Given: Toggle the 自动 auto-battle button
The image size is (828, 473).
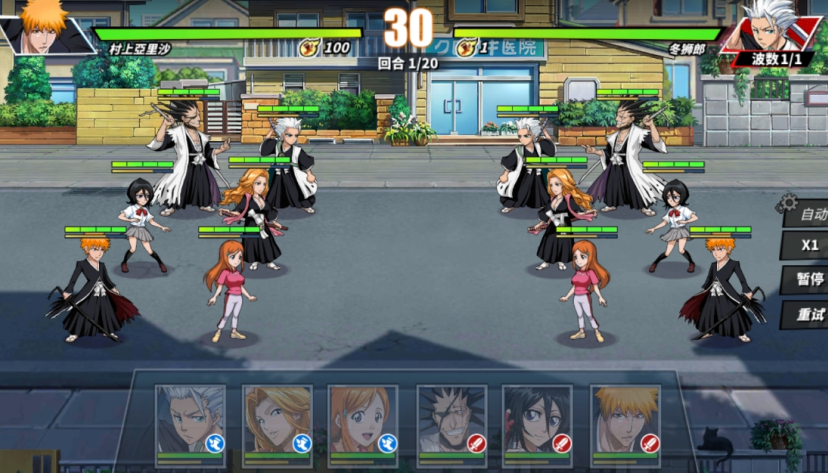Looking at the screenshot, I should 808,214.
